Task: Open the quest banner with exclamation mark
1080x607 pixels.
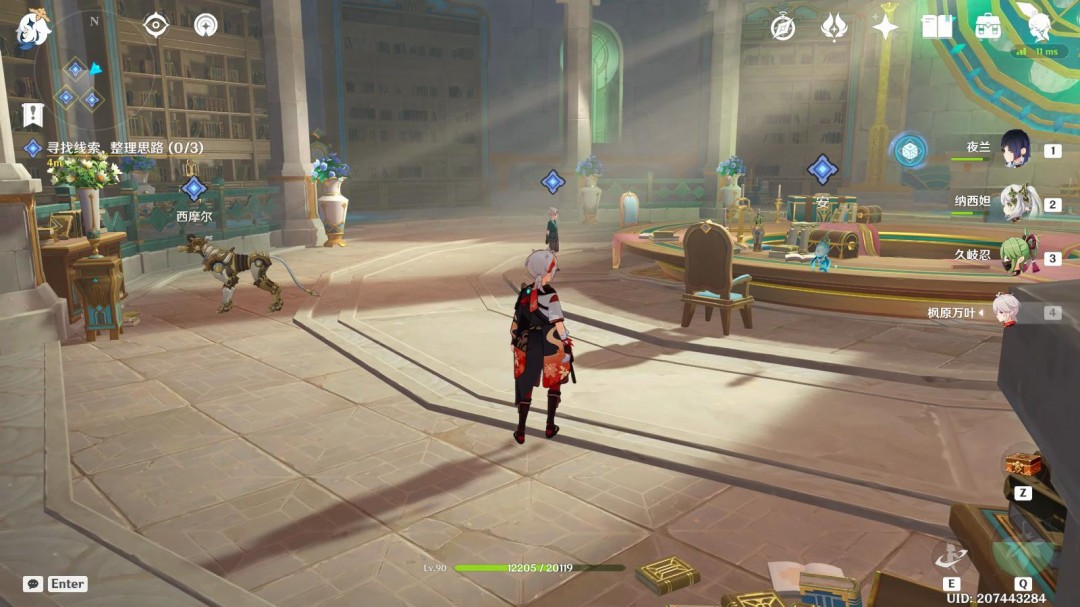Action: tap(33, 115)
